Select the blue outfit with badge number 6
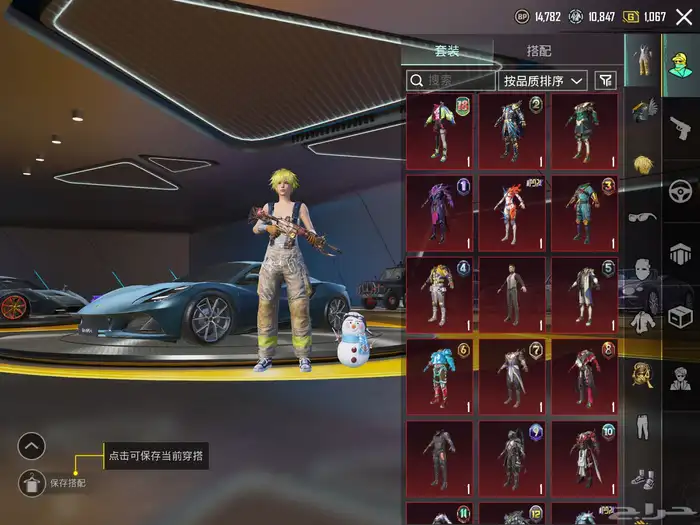 (440, 375)
